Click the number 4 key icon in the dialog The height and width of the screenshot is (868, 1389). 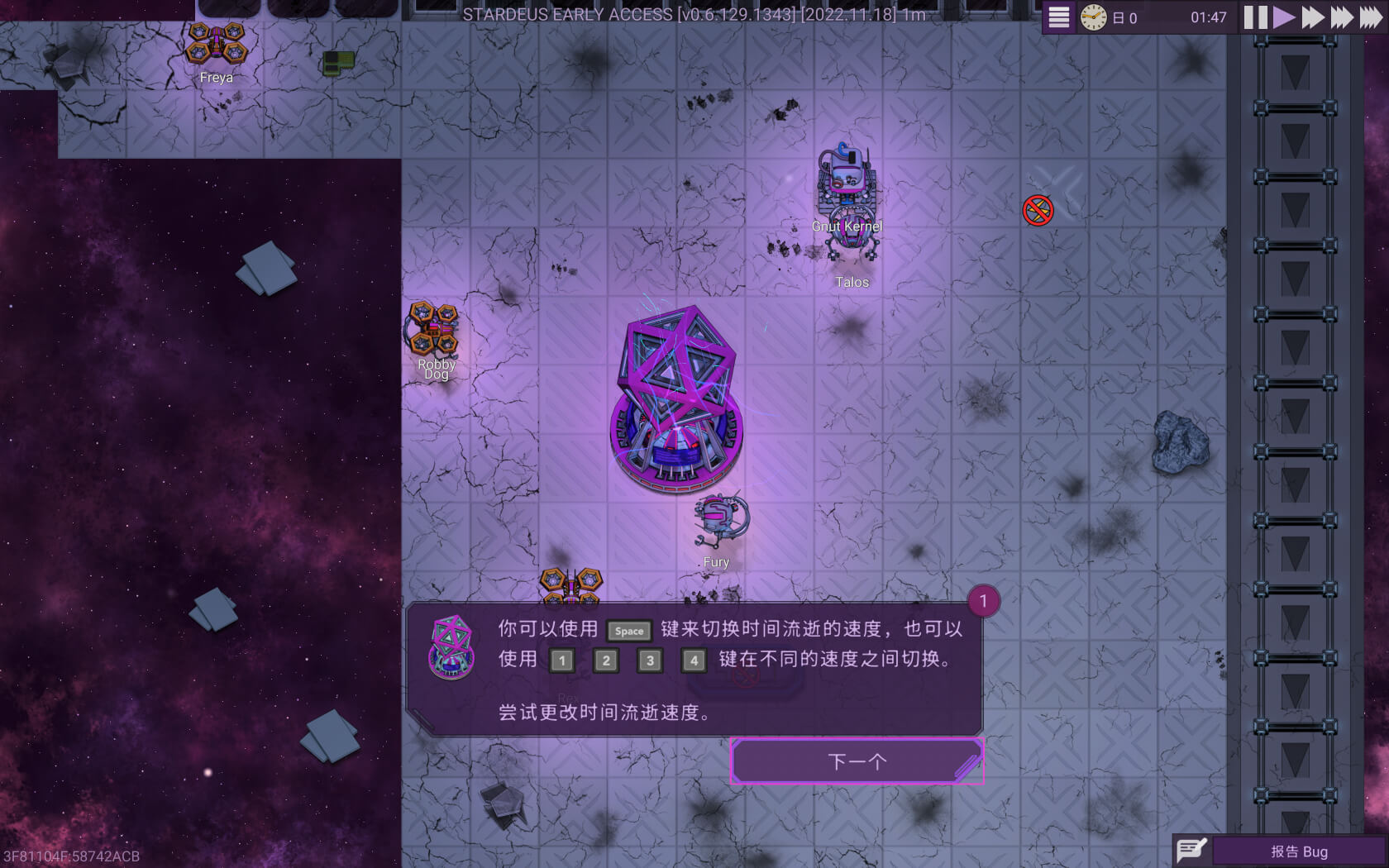point(694,661)
